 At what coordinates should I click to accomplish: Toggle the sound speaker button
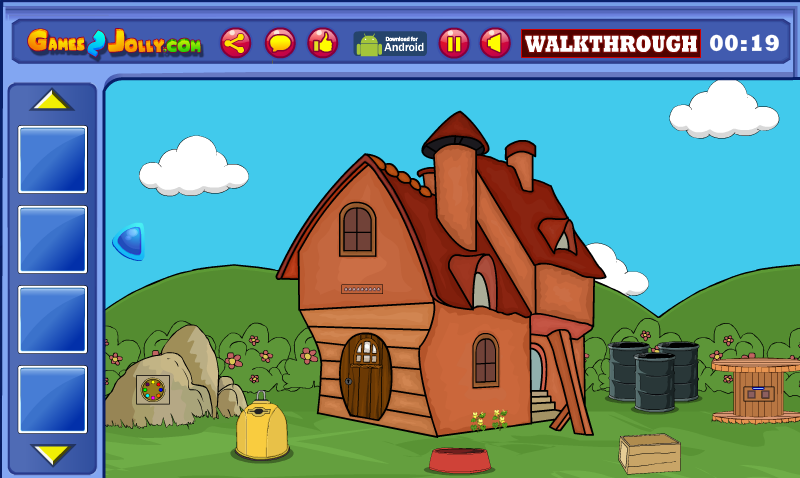click(x=495, y=43)
